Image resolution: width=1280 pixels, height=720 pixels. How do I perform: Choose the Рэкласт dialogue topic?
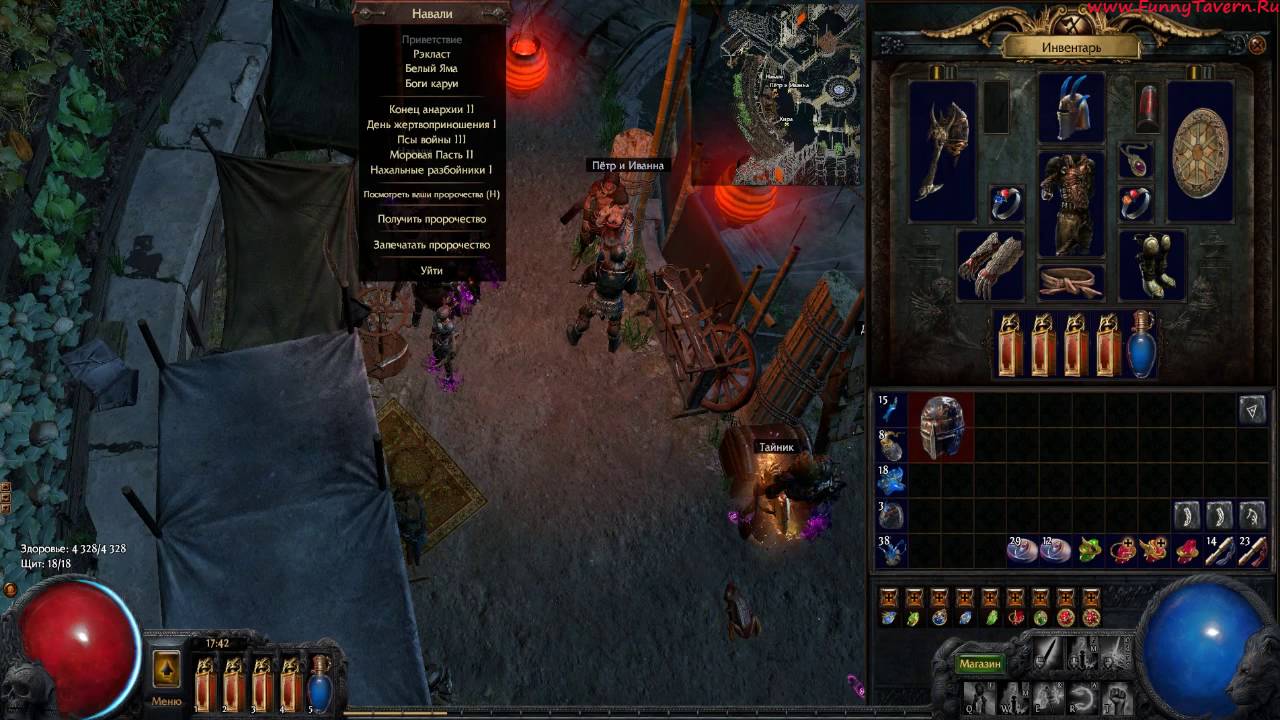pyautogui.click(x=431, y=54)
